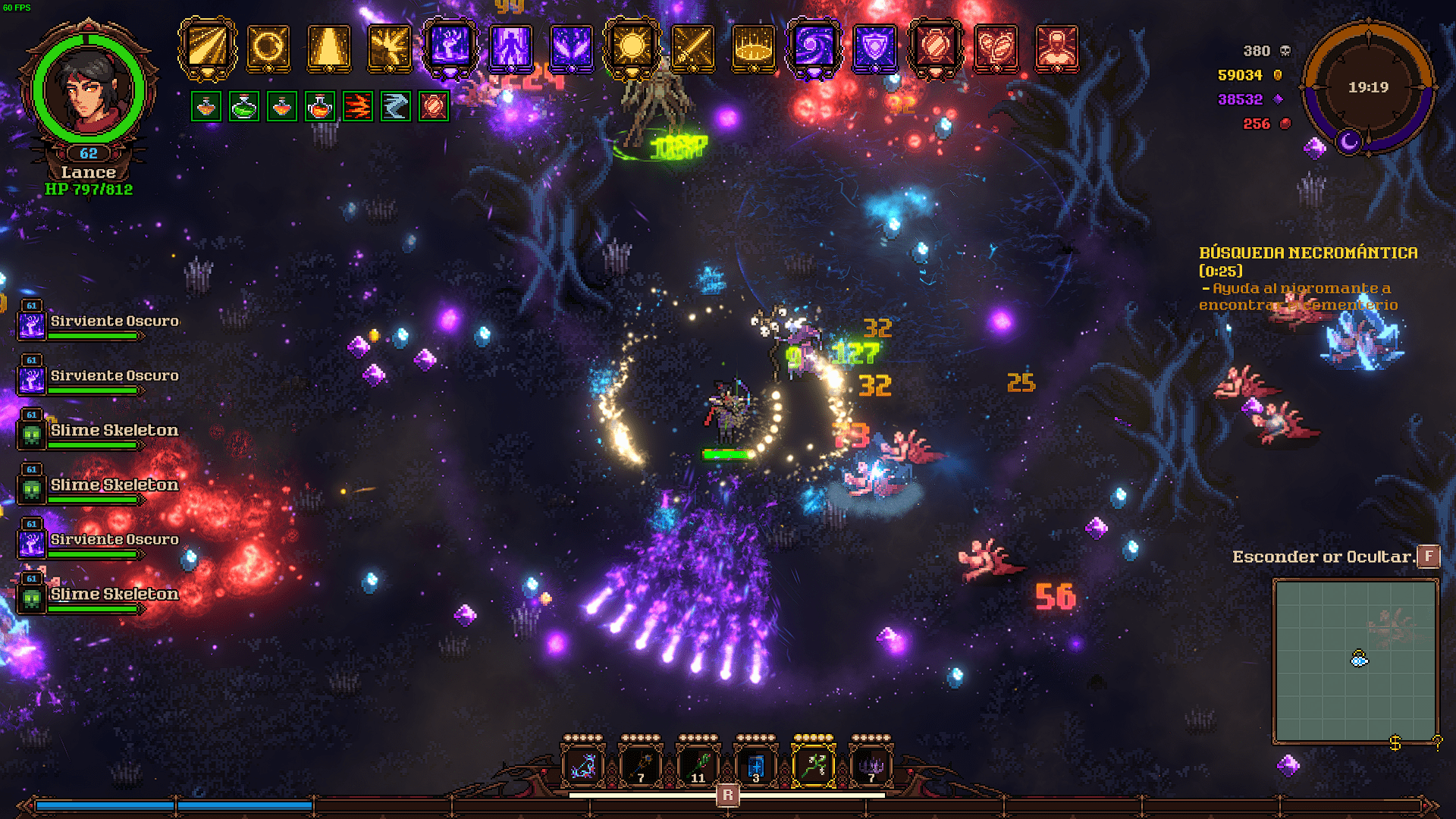Pick the highlighted white-flower branch slot

[x=814, y=766]
